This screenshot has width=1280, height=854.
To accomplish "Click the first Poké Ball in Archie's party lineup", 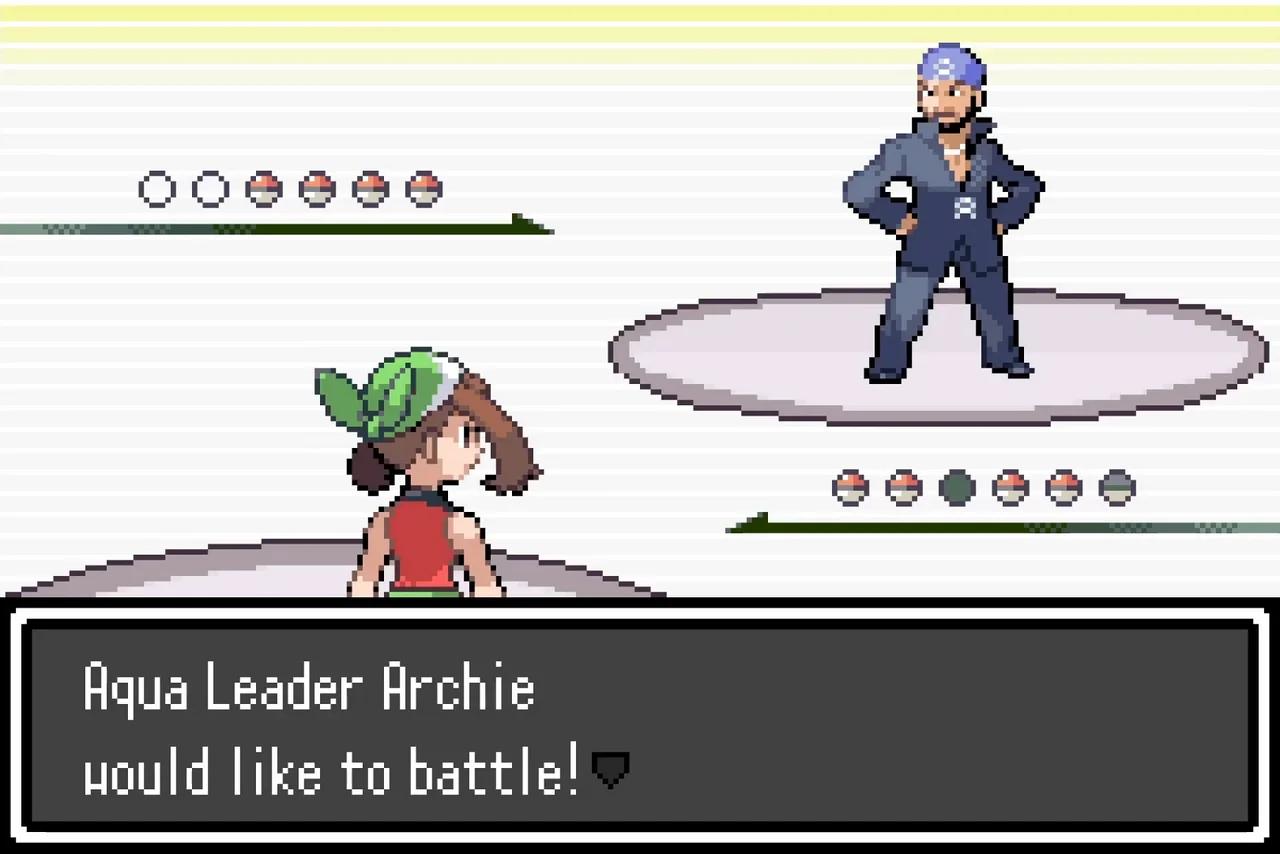I will coord(849,487).
